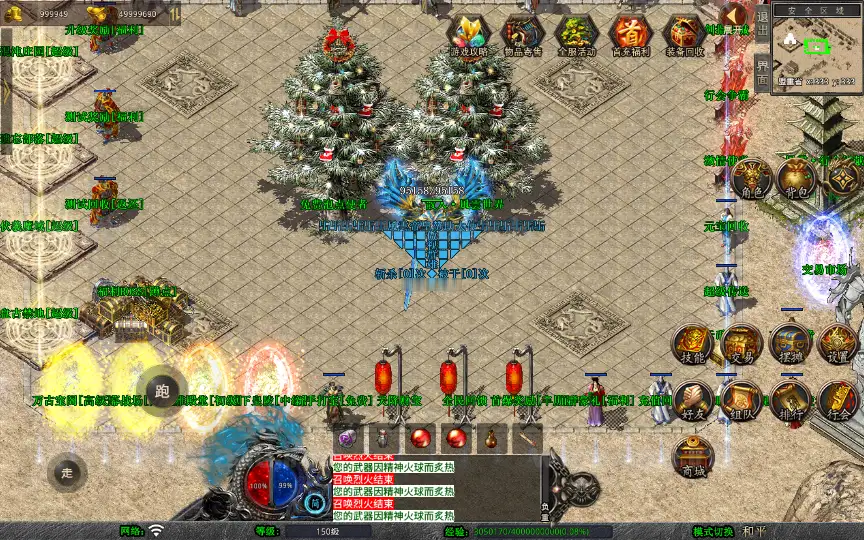Open the 背包 backpack
The image size is (864, 540).
[797, 178]
